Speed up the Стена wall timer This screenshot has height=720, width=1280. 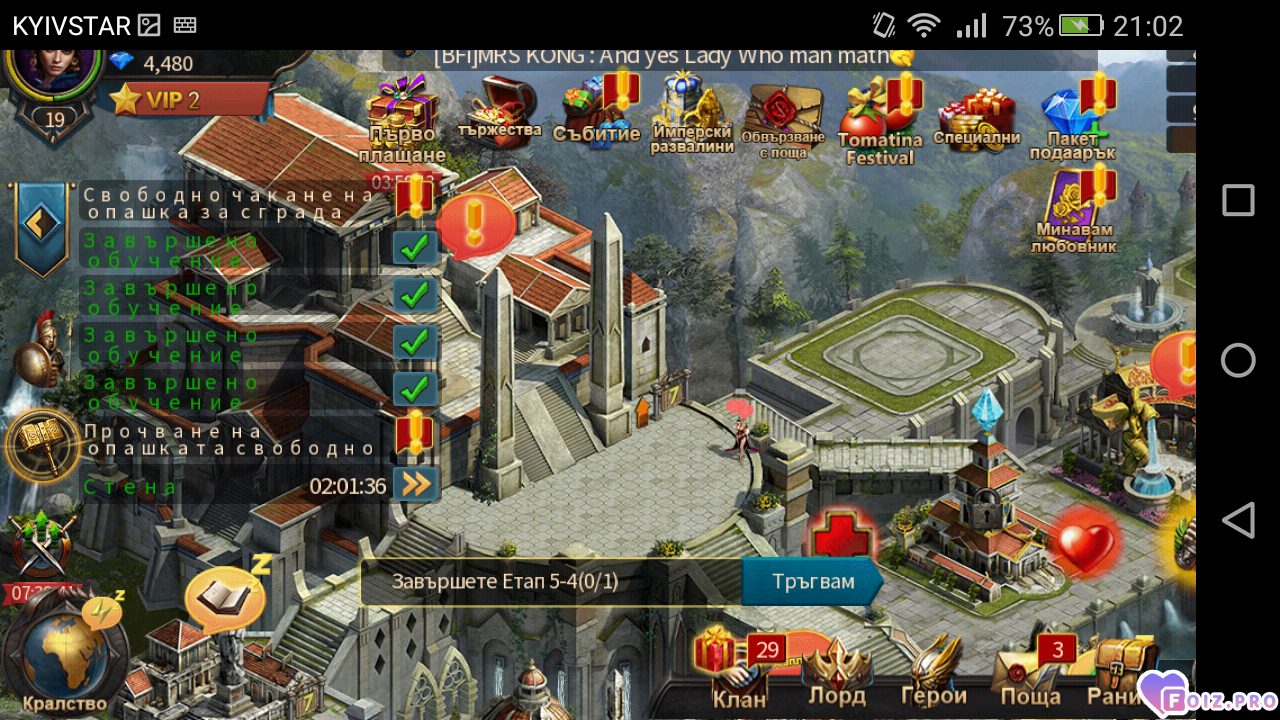pyautogui.click(x=415, y=485)
